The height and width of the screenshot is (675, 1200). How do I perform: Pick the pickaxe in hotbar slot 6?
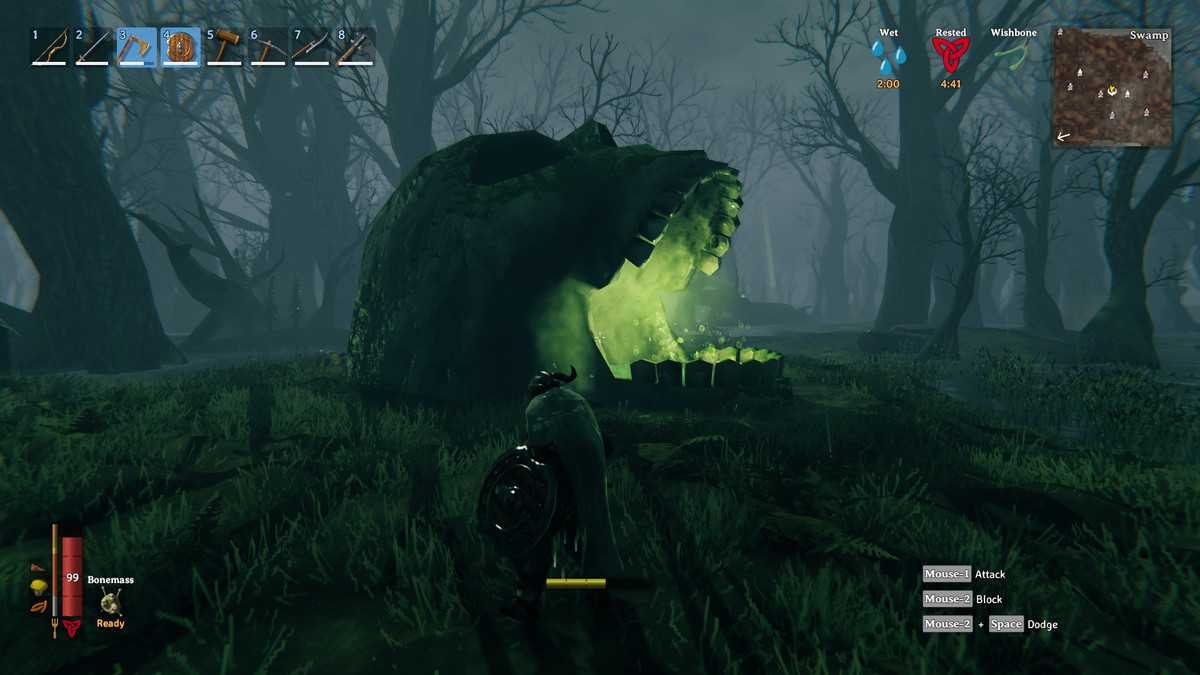pyautogui.click(x=268, y=47)
